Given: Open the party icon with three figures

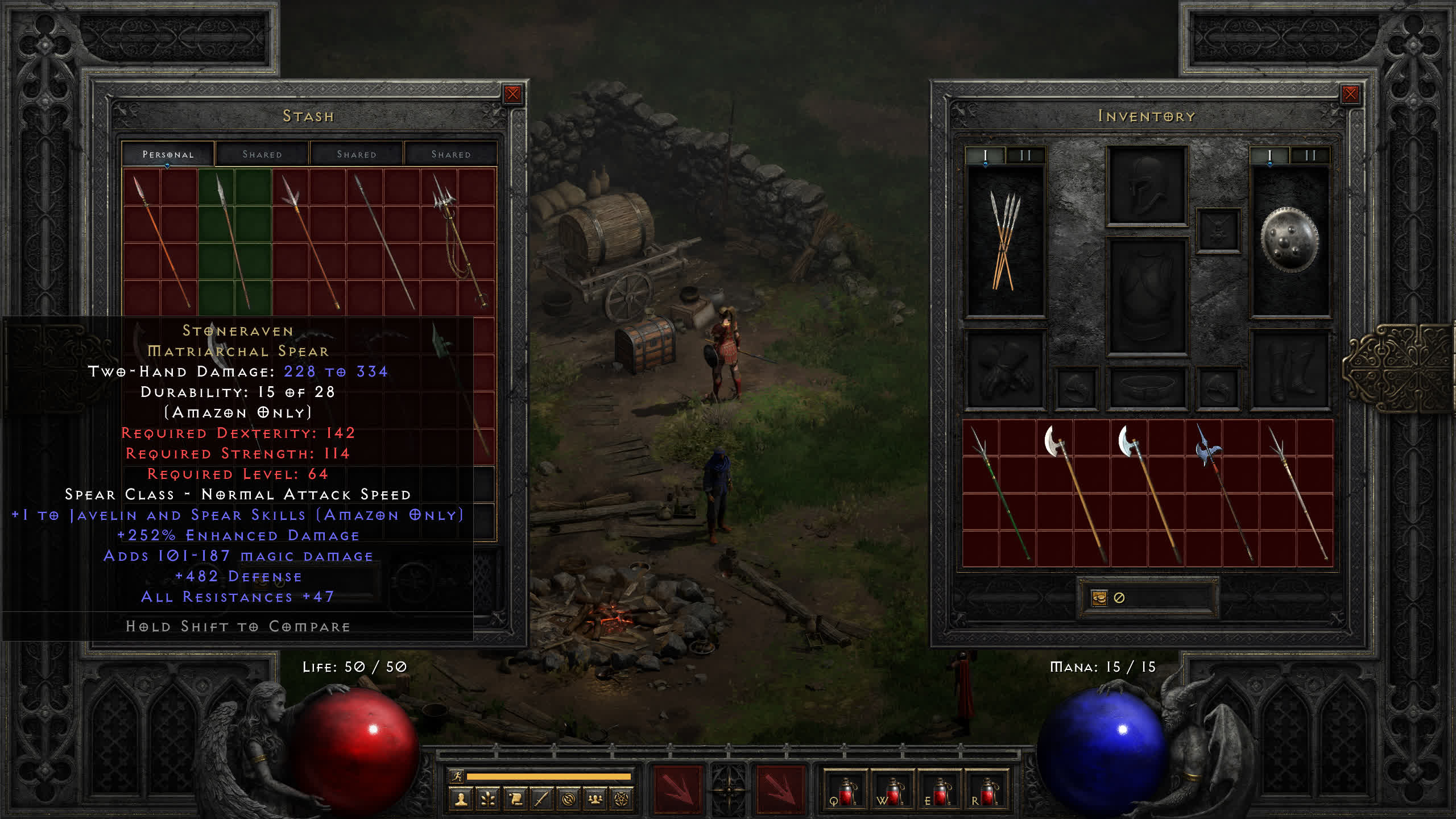Looking at the screenshot, I should [595, 800].
